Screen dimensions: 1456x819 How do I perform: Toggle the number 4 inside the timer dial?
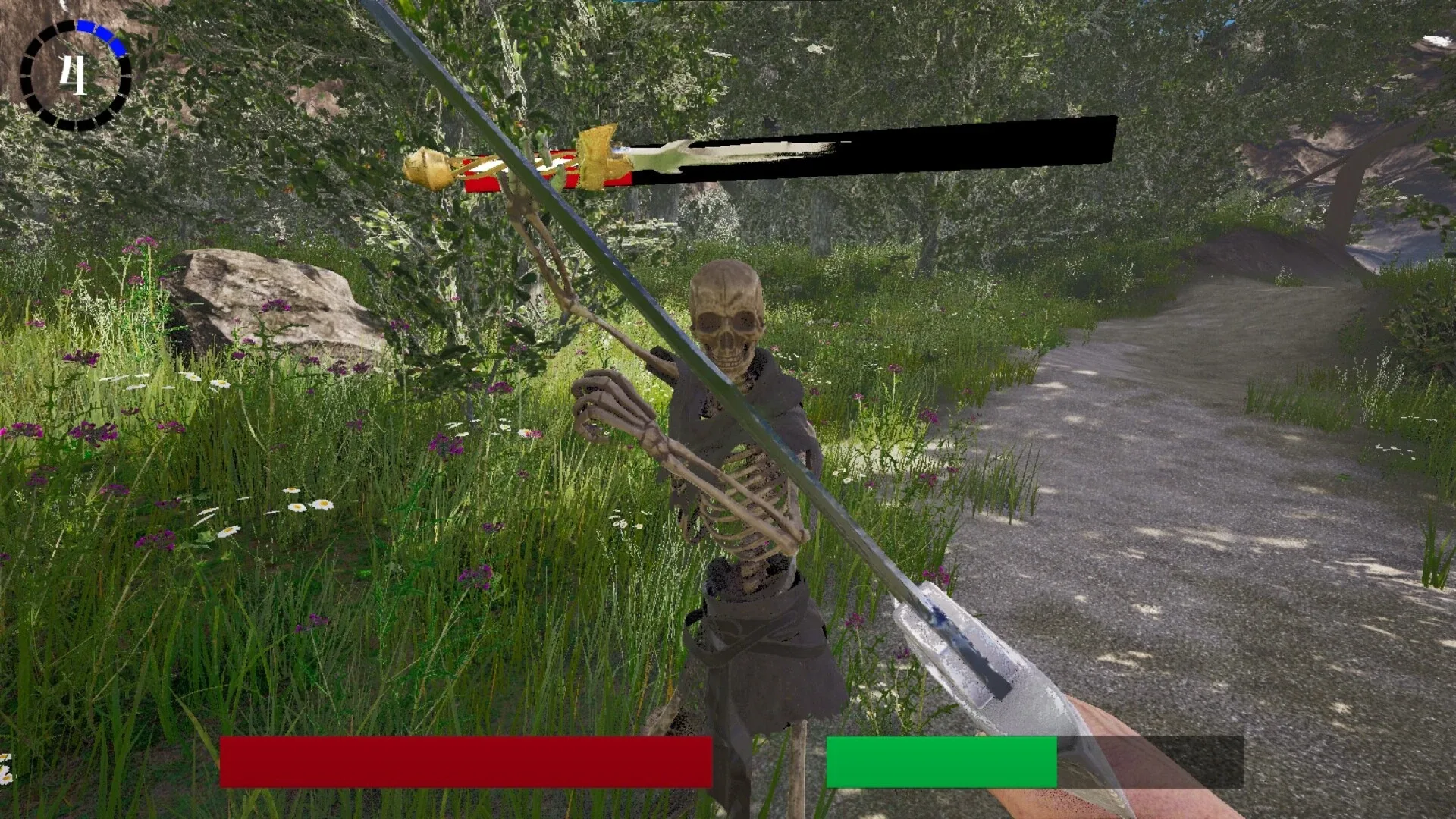(74, 74)
